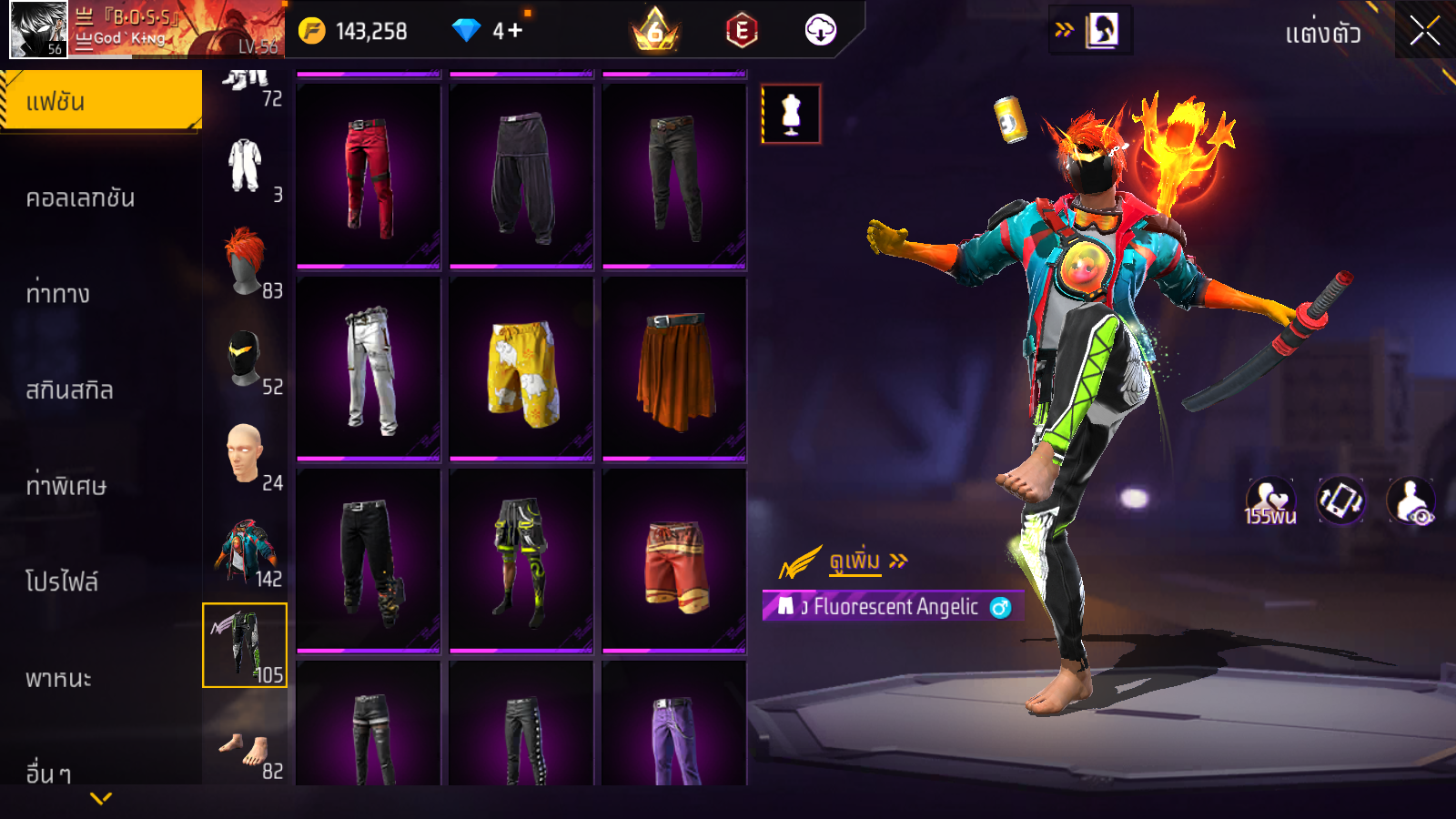Viewport: 1456px width, 819px height.
Task: Open the พาหนะ vehicles tab
Action: [58, 678]
